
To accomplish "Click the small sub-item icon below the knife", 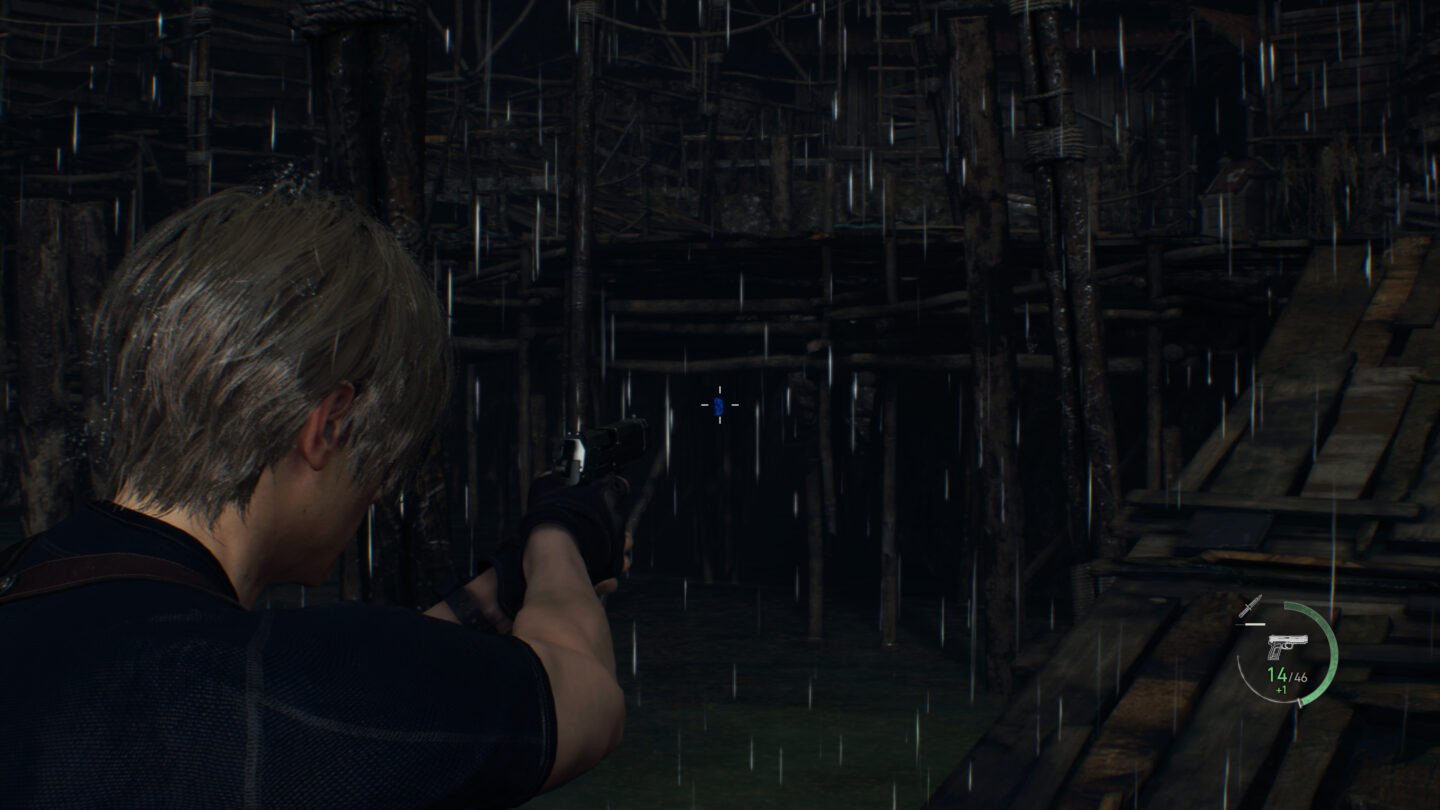I will (x=1251, y=624).
